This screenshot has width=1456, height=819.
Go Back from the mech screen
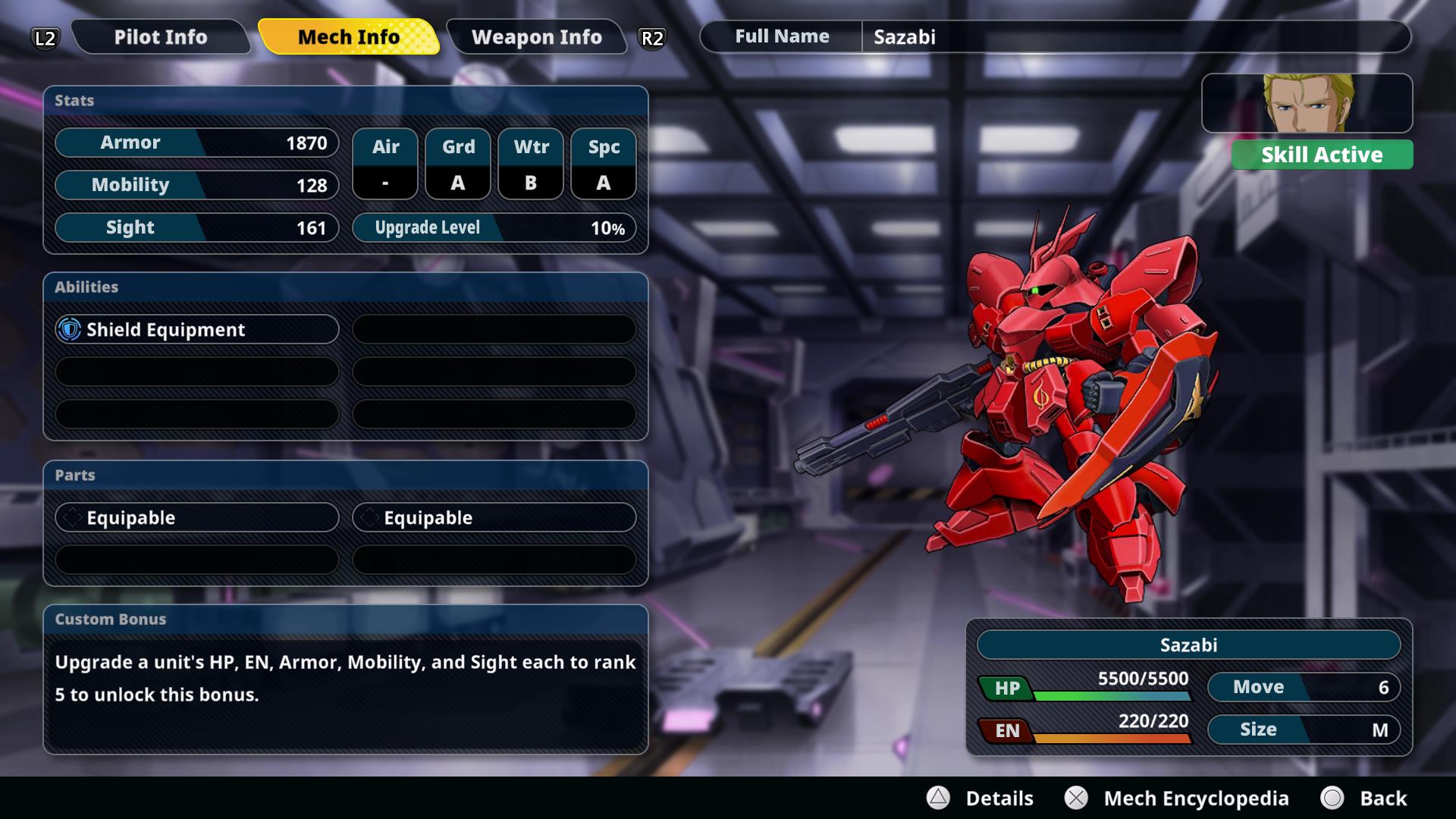click(1363, 798)
